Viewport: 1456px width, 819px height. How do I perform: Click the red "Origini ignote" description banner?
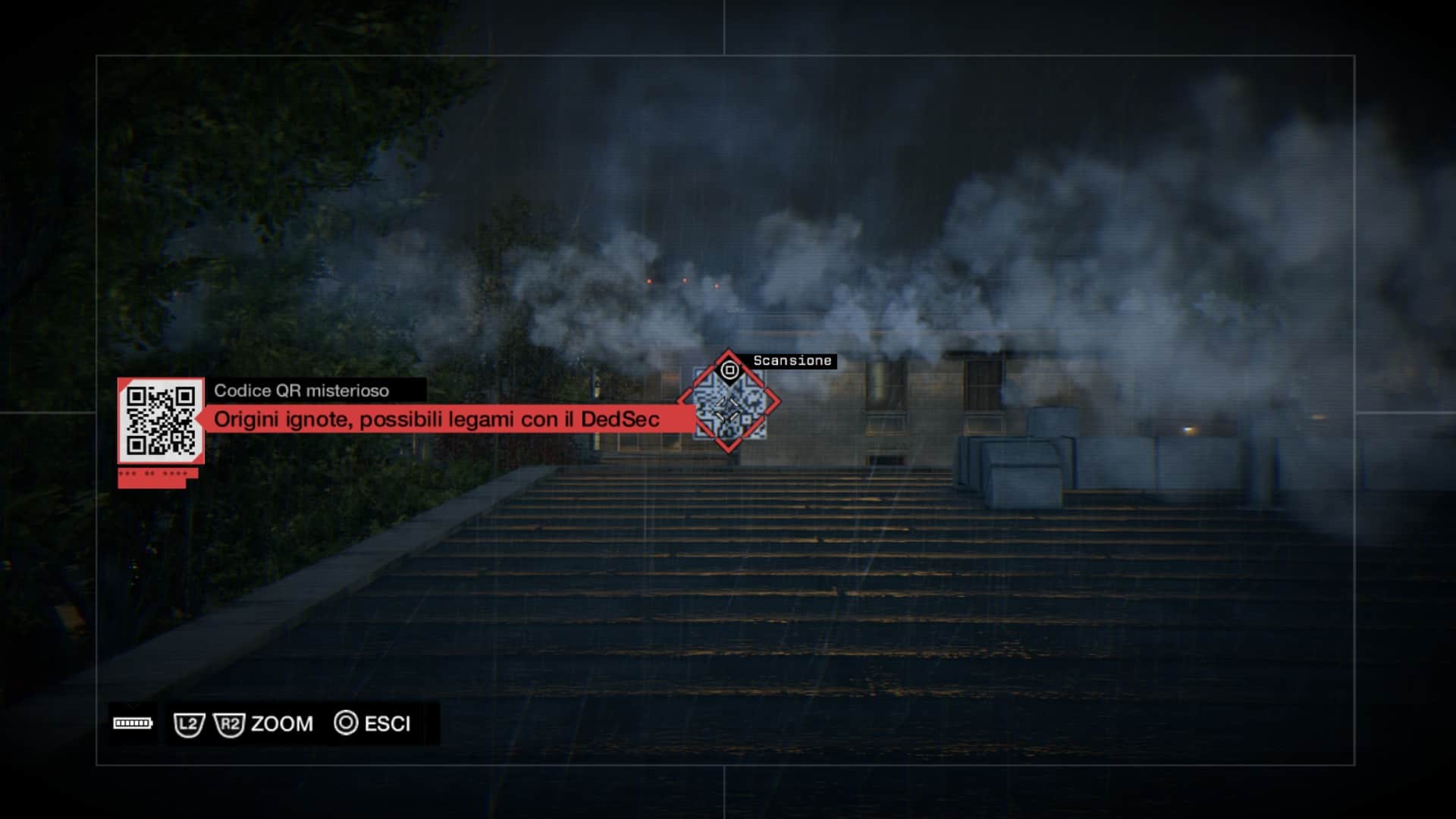437,419
